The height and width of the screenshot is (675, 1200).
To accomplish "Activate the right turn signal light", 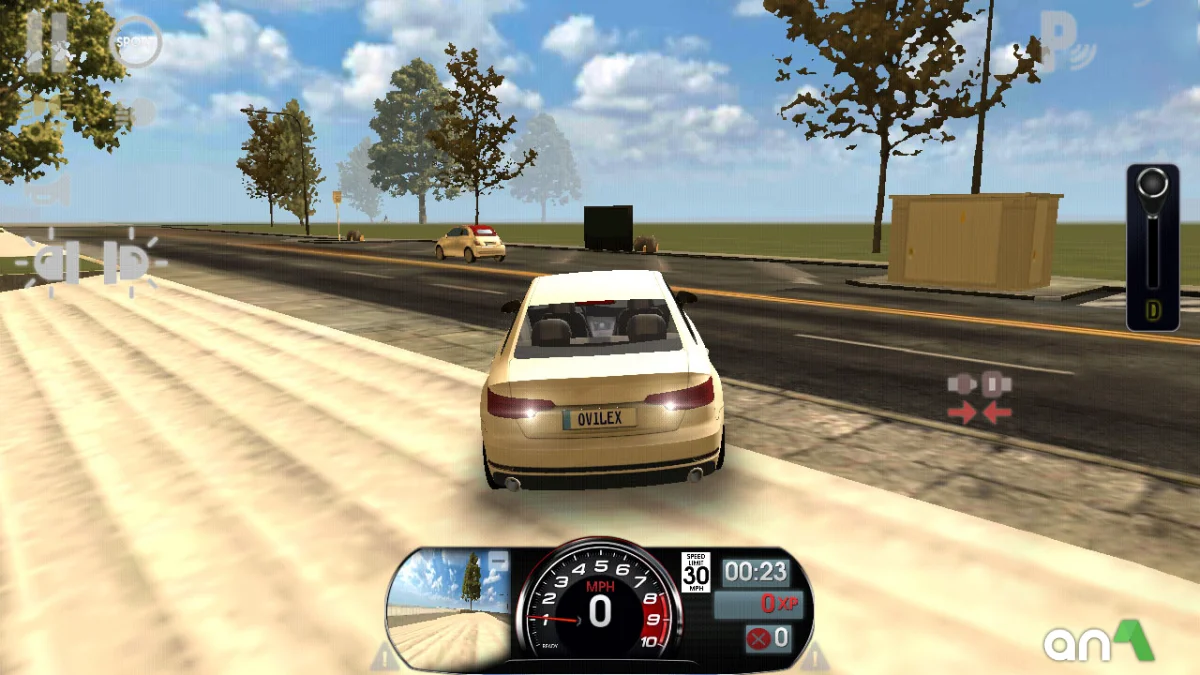I will [x=132, y=262].
